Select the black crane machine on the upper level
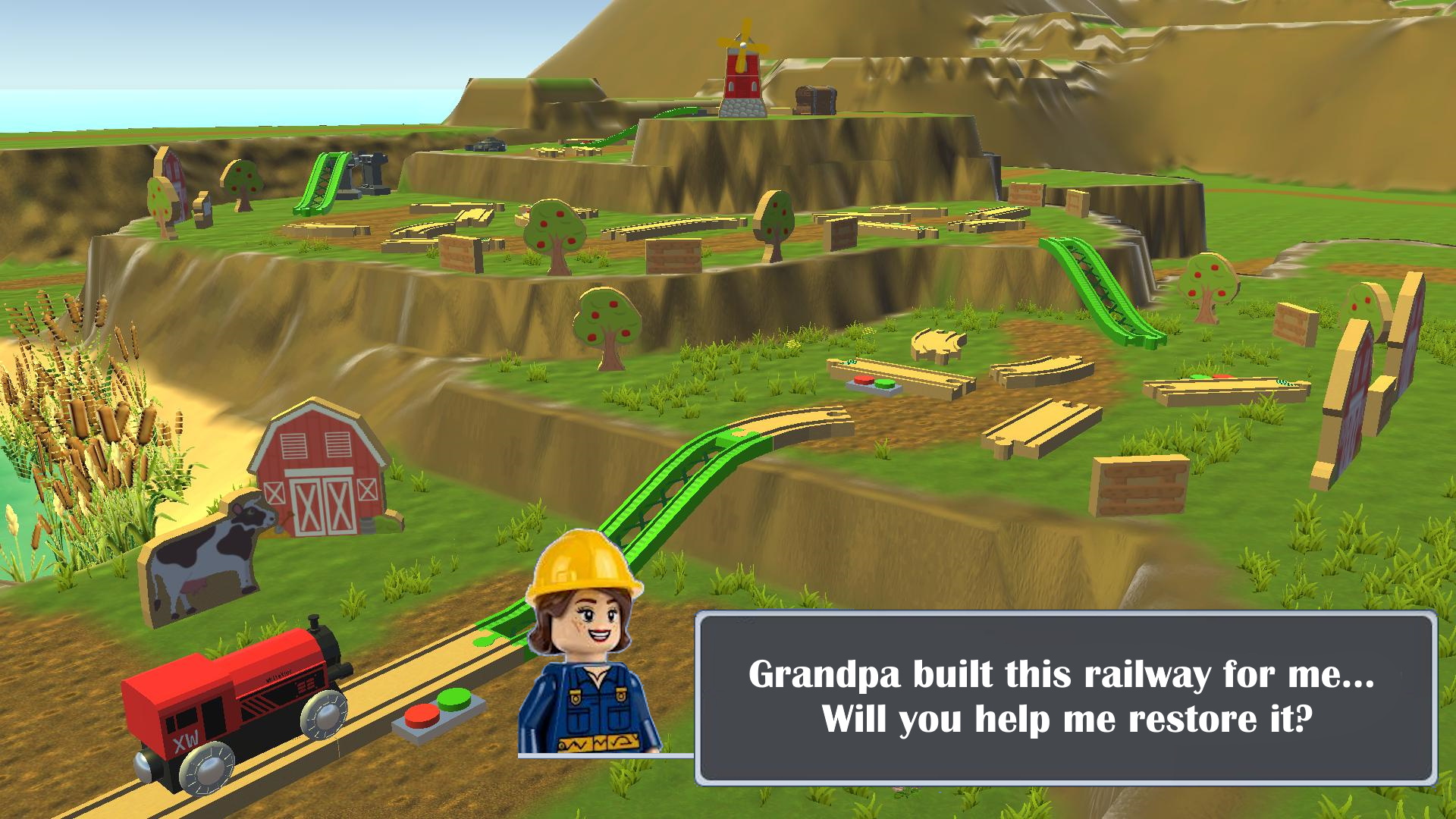Image resolution: width=1456 pixels, height=819 pixels. [x=372, y=174]
